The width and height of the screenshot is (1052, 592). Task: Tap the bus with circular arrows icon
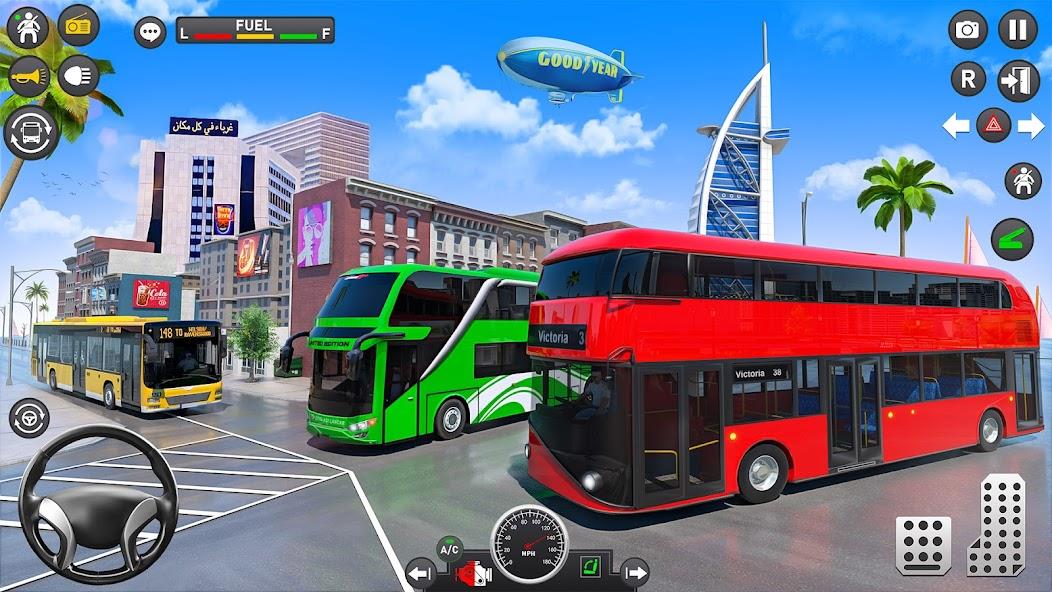click(29, 132)
